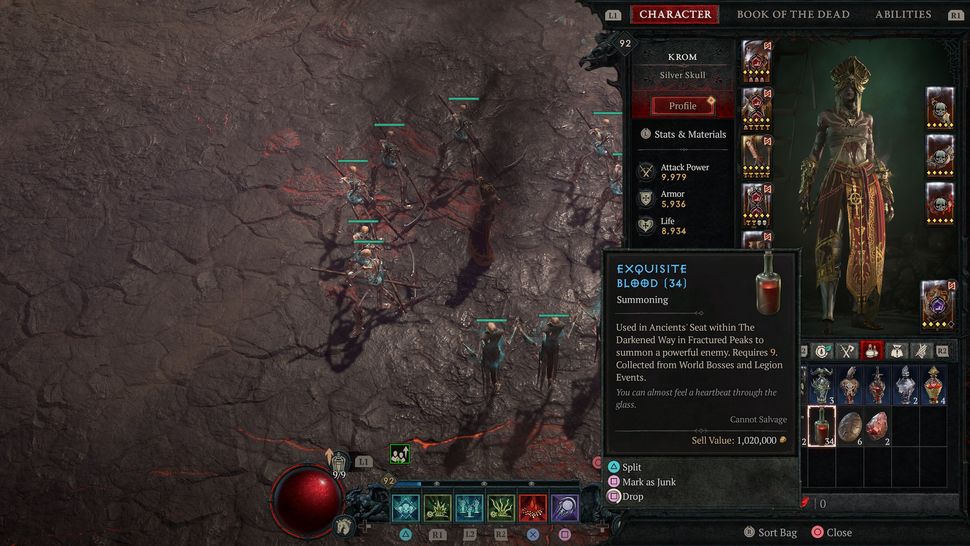Switch to the Character tab
The width and height of the screenshot is (970, 546).
[675, 14]
